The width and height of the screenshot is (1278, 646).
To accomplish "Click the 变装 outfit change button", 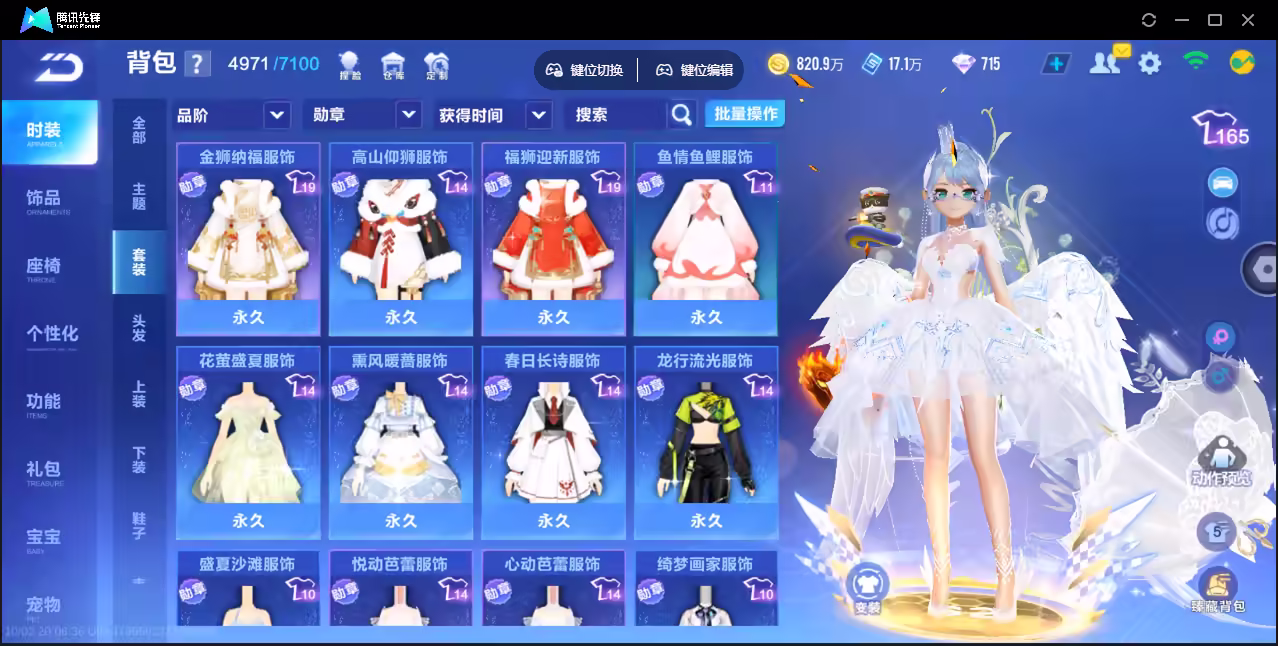I will click(867, 586).
